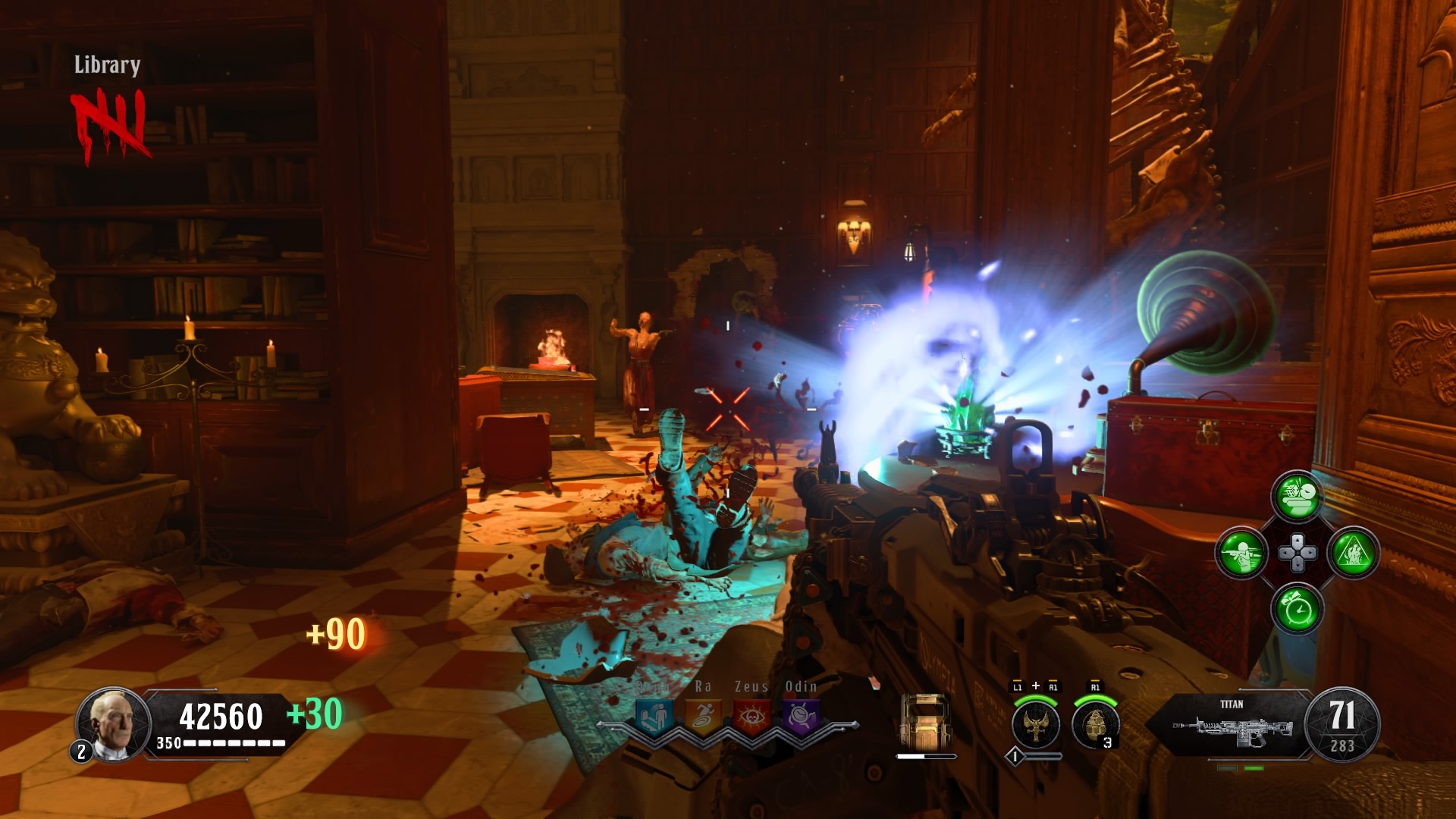Select the Odin purple perk icon

click(x=800, y=716)
